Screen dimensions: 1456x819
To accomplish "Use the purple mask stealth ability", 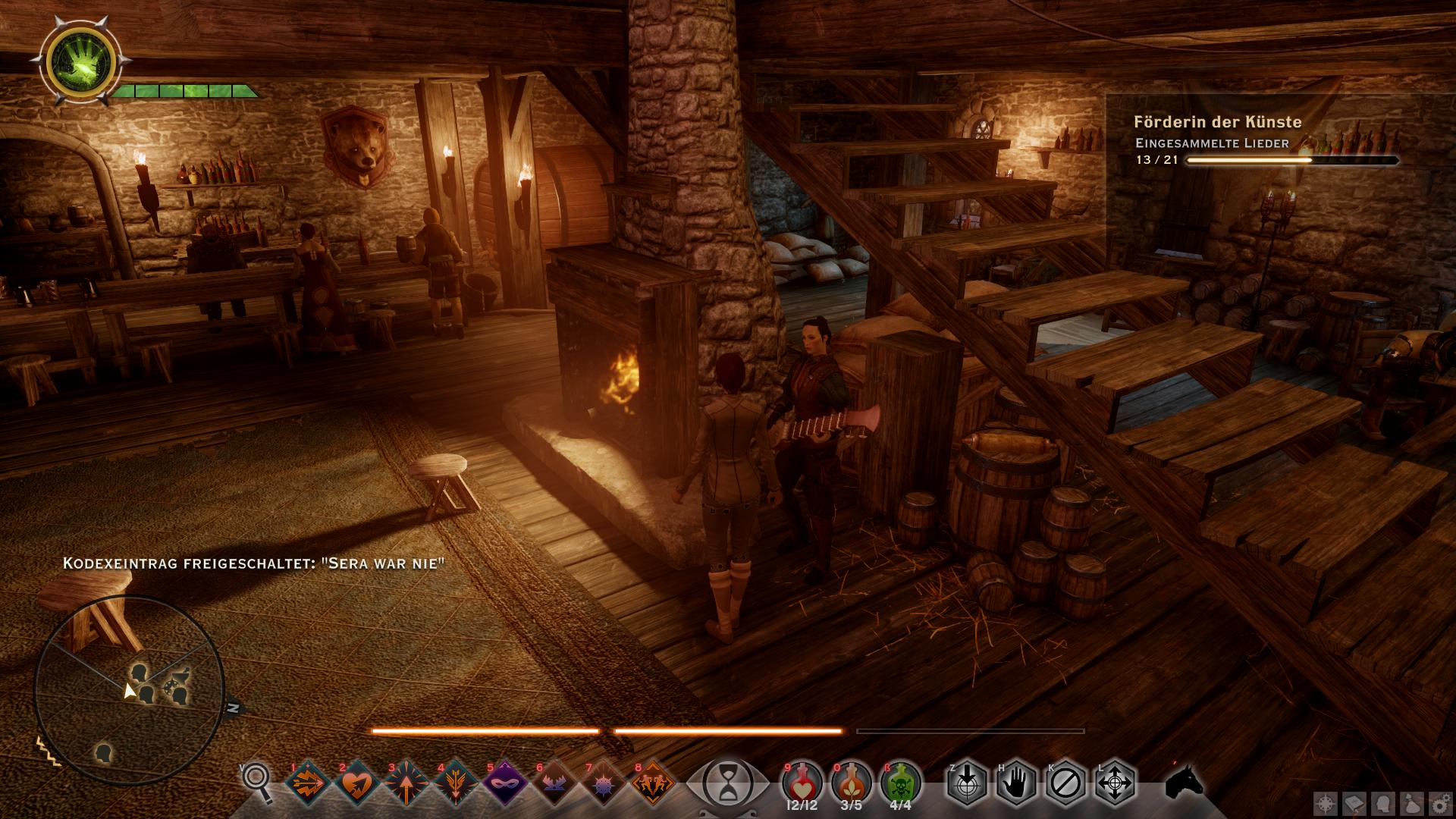I will click(504, 782).
